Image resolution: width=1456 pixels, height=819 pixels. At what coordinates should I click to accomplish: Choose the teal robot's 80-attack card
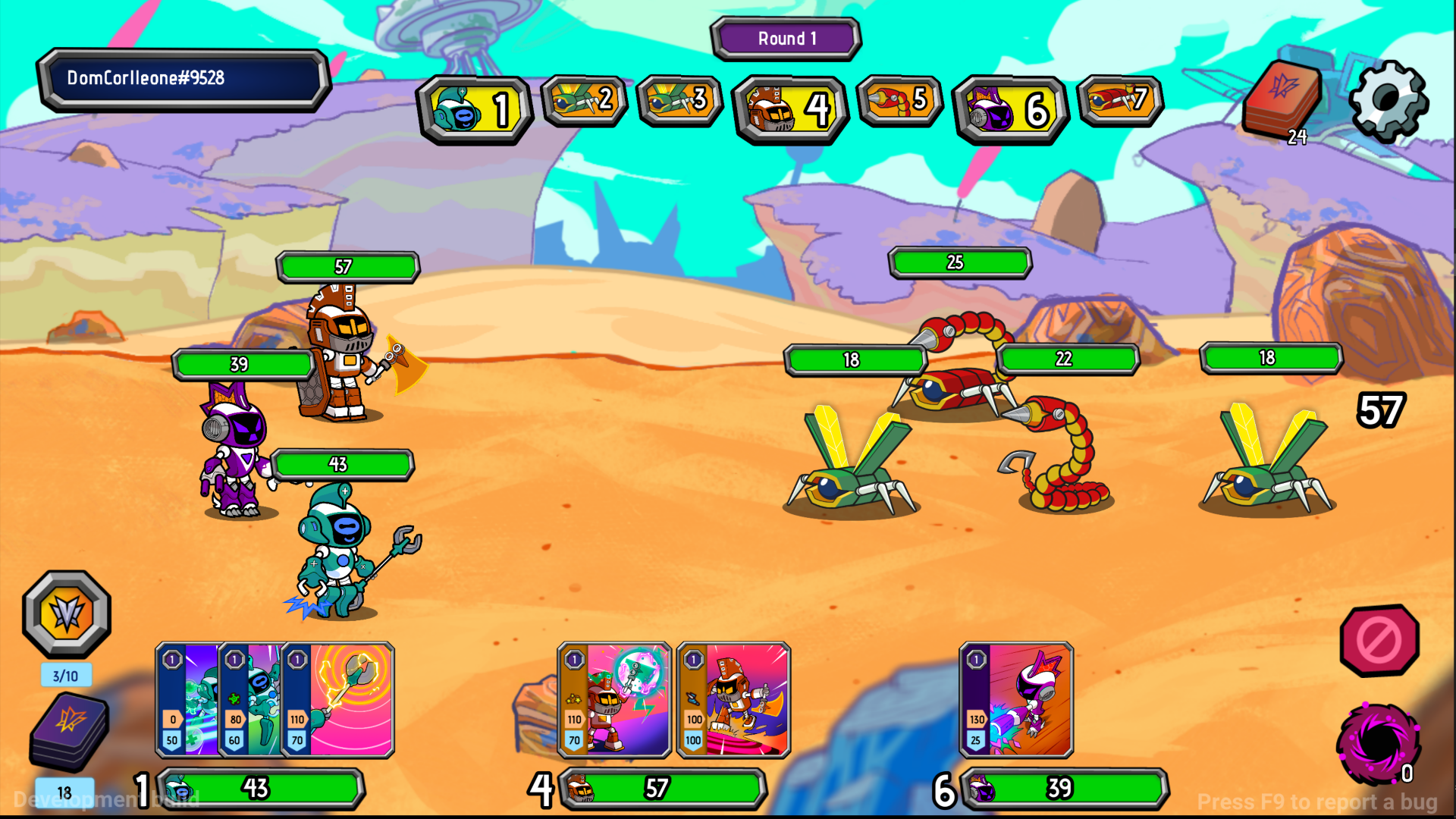[x=249, y=700]
